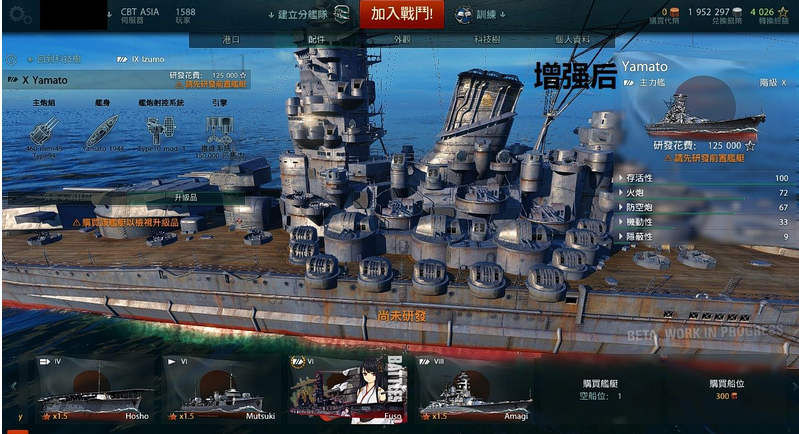This screenshot has width=799, height=434.
Task: Switch to the 外觀 tab
Action: (401, 40)
